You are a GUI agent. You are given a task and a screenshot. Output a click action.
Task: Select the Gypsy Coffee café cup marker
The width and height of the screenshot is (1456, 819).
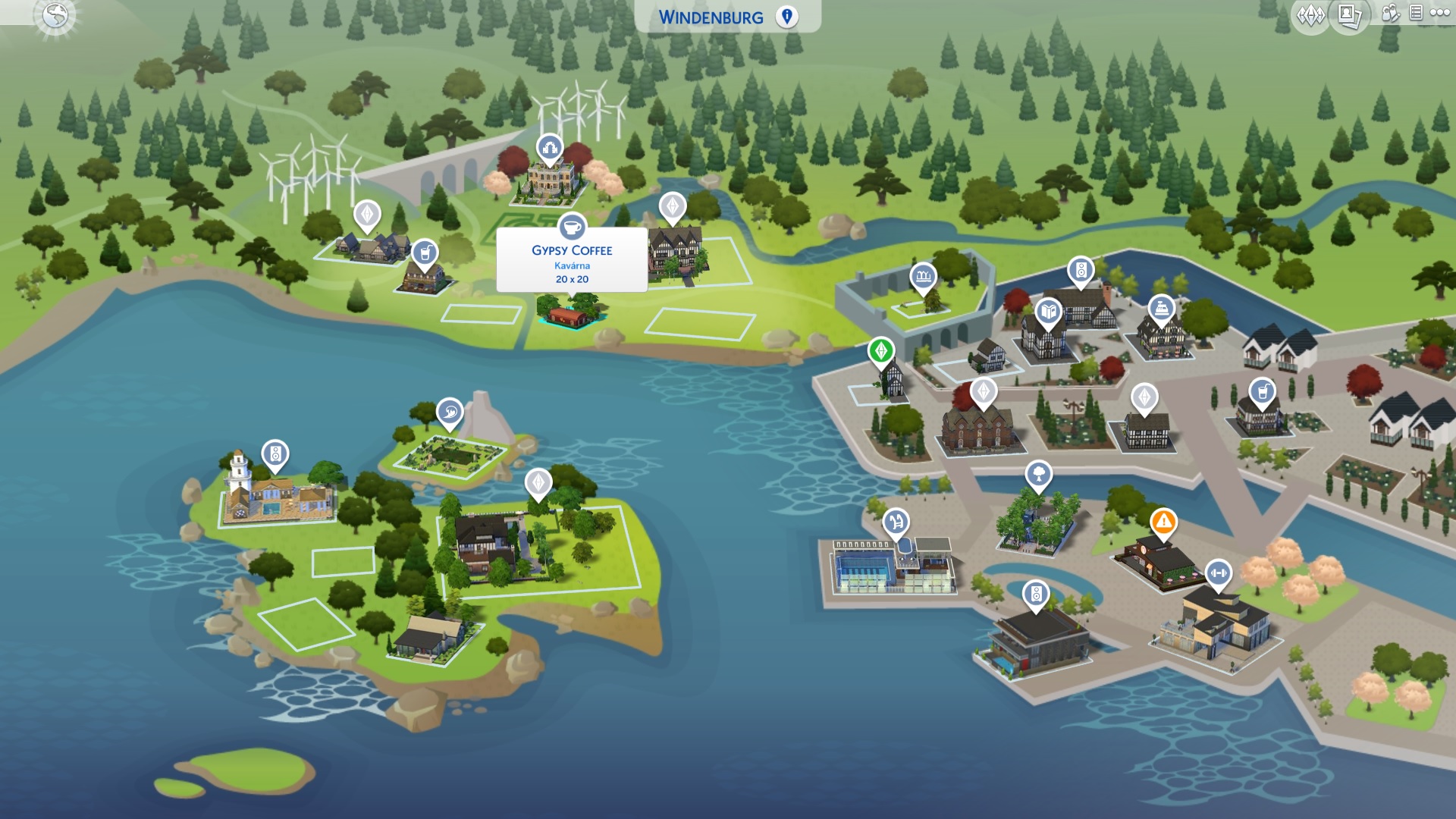(x=572, y=227)
